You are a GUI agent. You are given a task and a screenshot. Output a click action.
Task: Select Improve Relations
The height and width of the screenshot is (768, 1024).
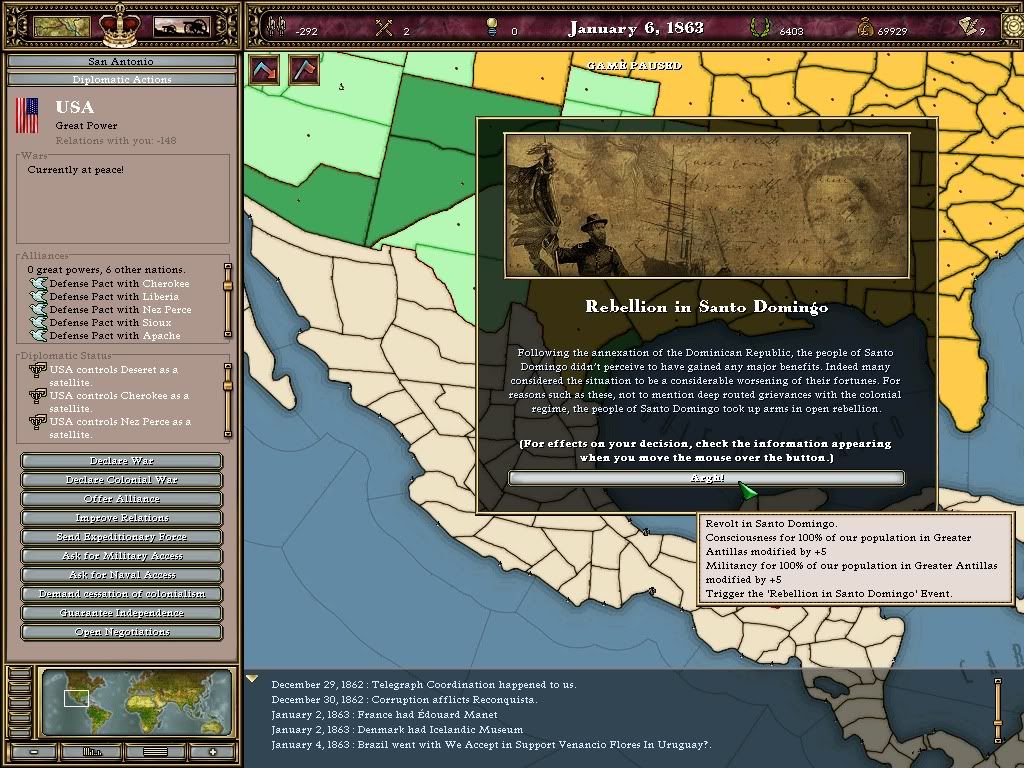(x=122, y=518)
